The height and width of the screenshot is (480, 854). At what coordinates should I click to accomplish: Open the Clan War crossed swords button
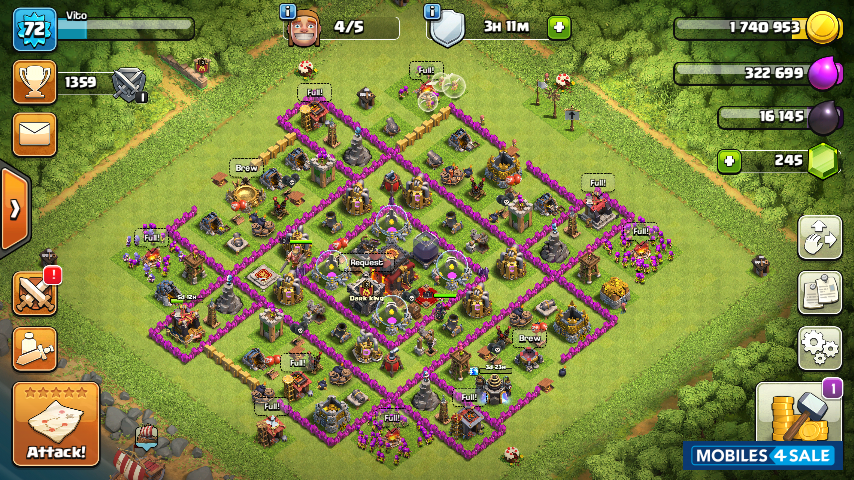tap(34, 294)
